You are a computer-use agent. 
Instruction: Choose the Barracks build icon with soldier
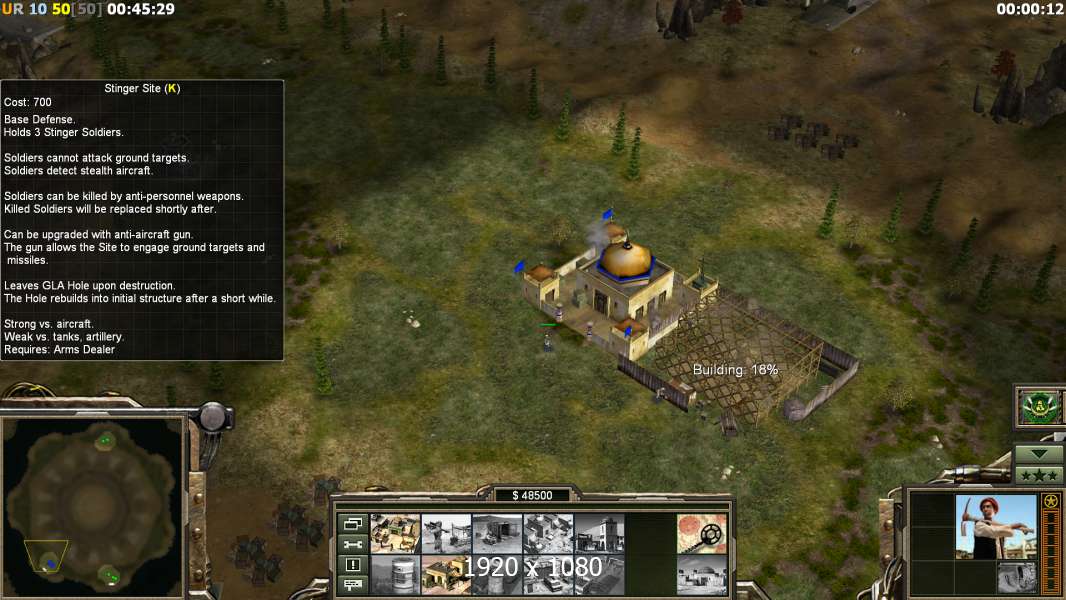point(446,534)
